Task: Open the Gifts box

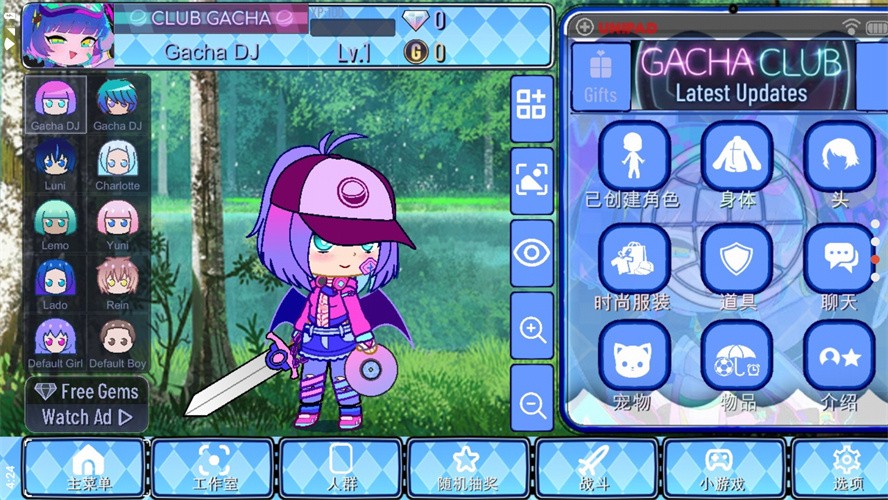Action: 601,76
